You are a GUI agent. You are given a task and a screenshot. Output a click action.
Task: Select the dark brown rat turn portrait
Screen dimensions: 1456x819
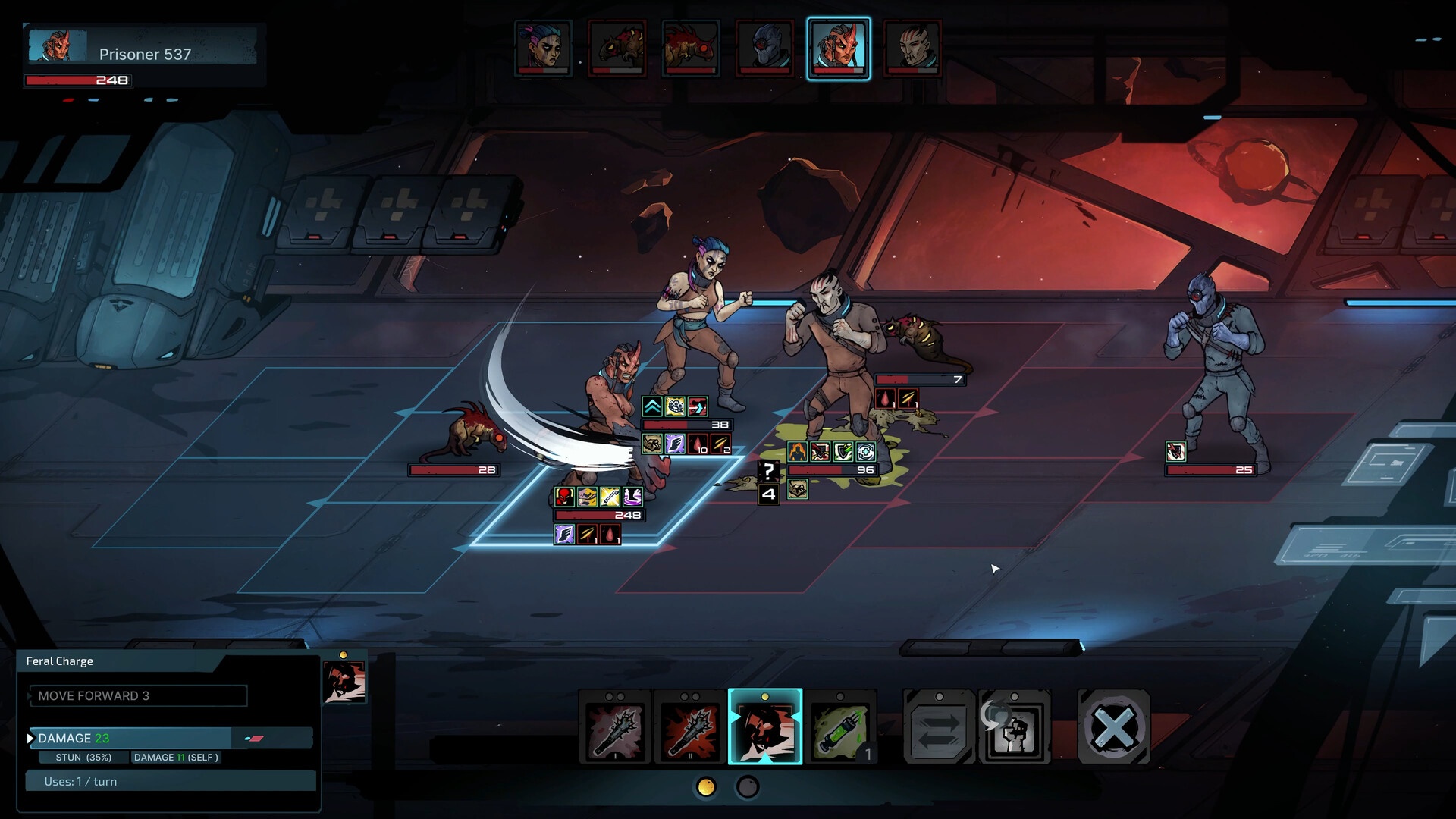tap(617, 49)
